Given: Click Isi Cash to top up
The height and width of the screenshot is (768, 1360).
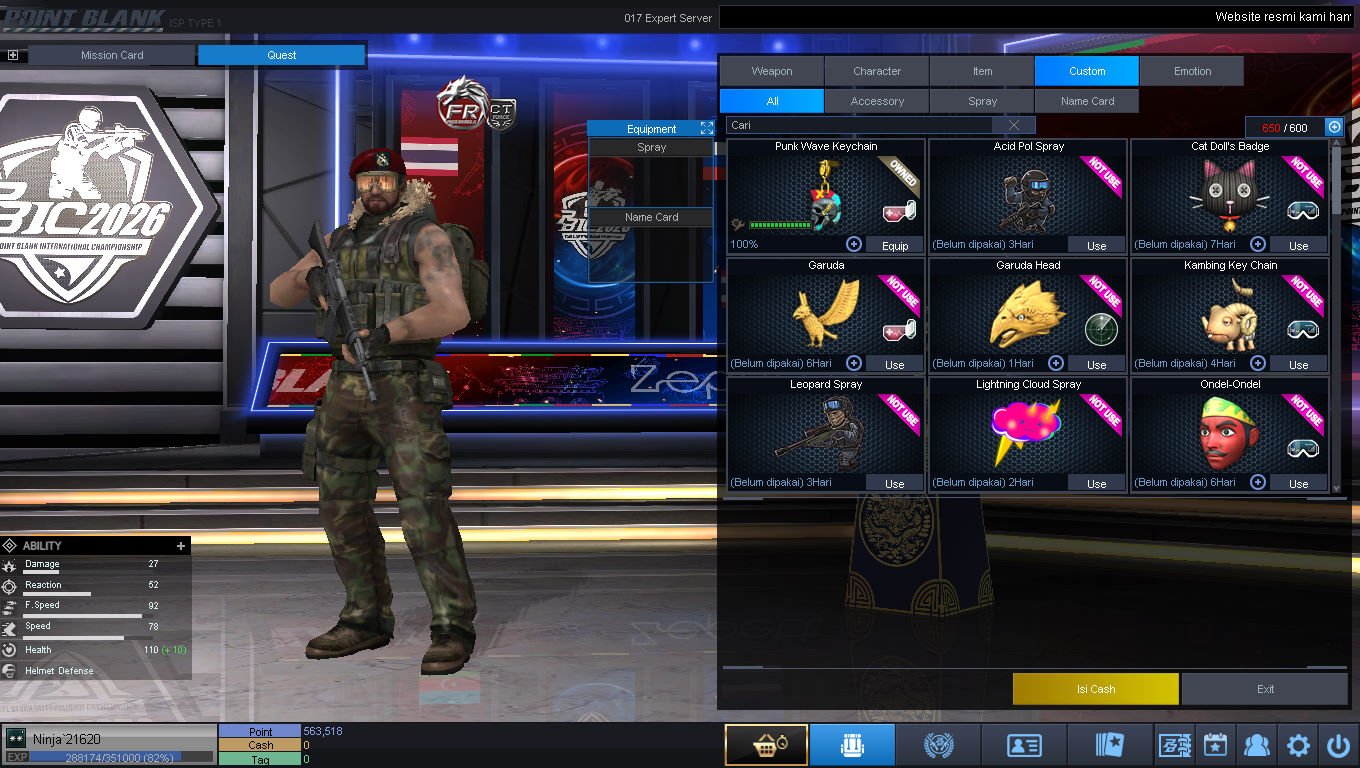Looking at the screenshot, I should [1095, 689].
